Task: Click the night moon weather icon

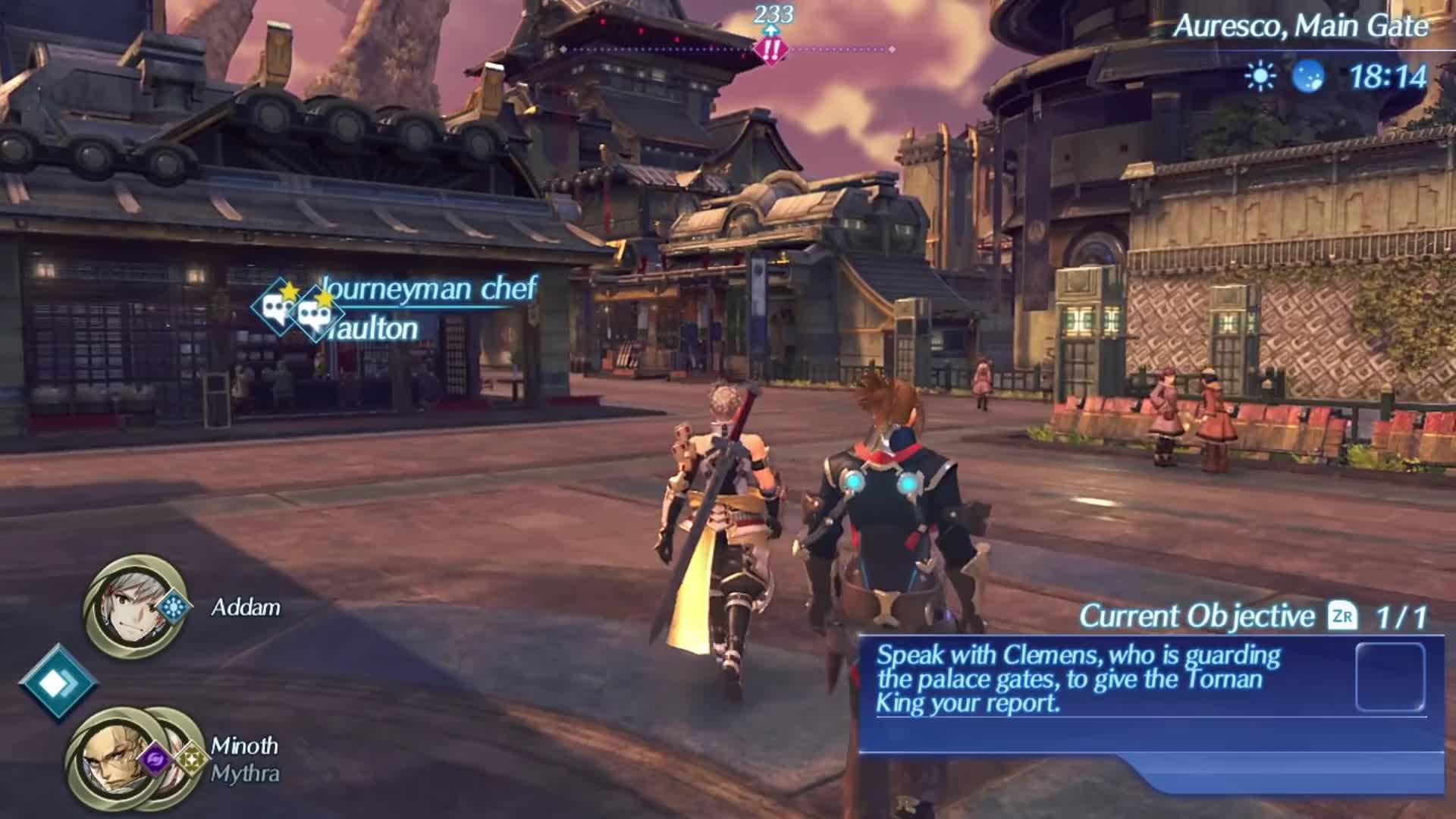Action: coord(1310,76)
